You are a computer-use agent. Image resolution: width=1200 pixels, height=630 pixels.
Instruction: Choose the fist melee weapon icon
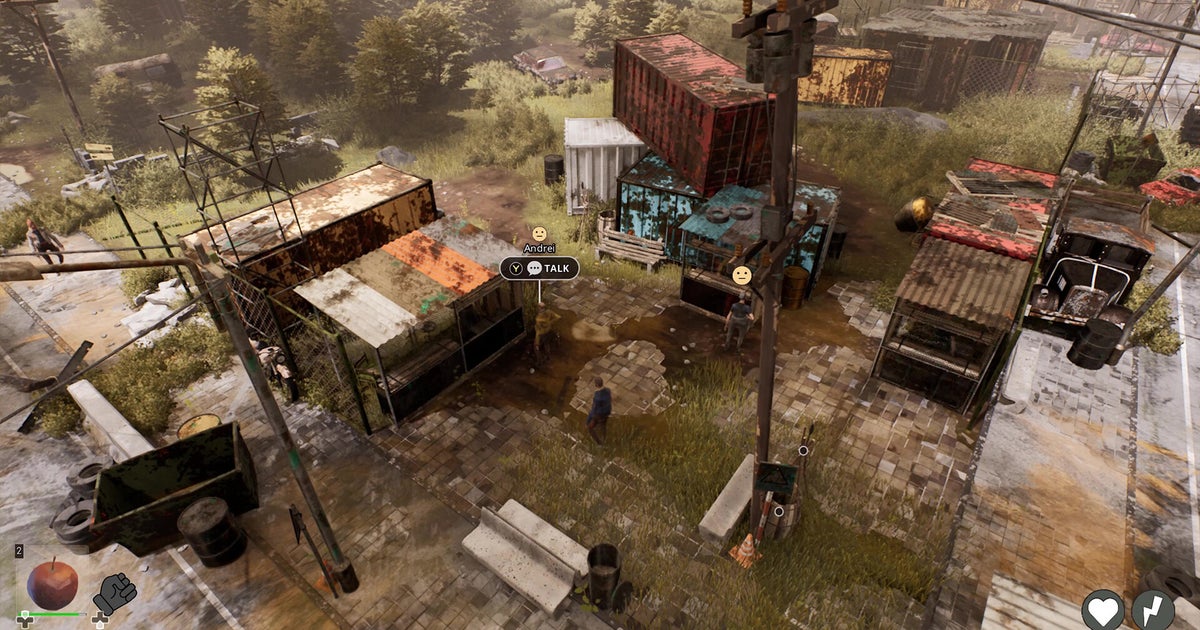point(114,594)
